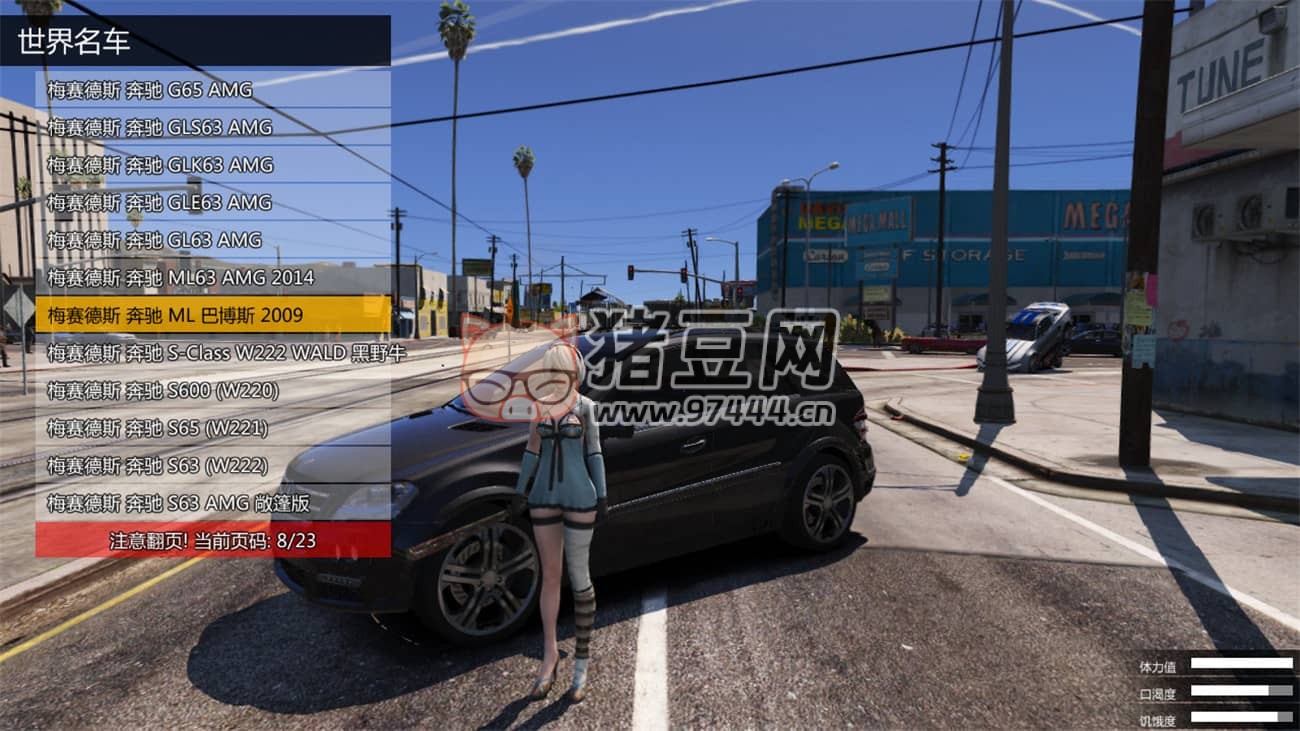Click highlighted 奔驰 ML 巴博斯 2009 row
Viewport: 1300px width, 731px height.
pyautogui.click(x=212, y=315)
